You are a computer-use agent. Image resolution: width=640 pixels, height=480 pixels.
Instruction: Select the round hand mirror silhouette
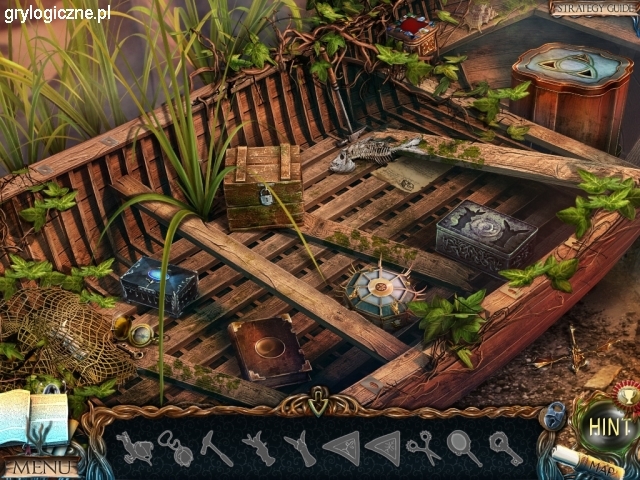463,447
